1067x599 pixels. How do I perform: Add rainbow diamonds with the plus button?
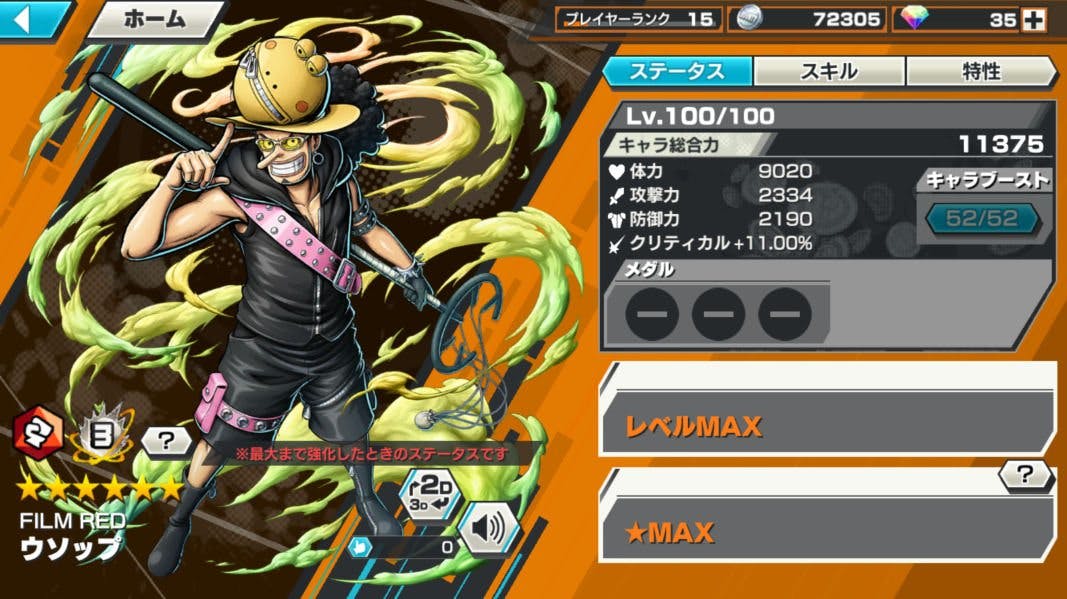point(1034,19)
